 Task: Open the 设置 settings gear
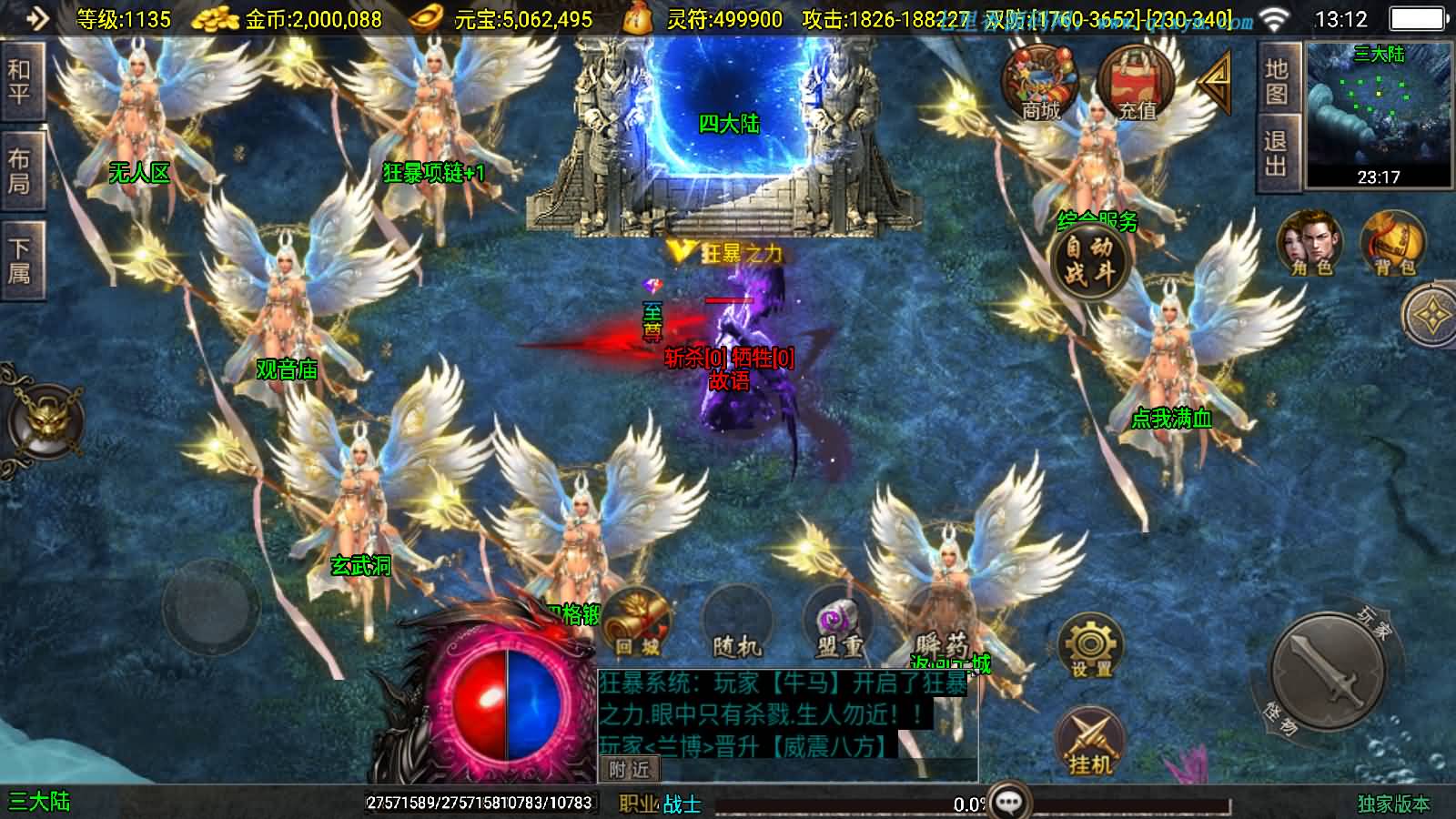1090,647
